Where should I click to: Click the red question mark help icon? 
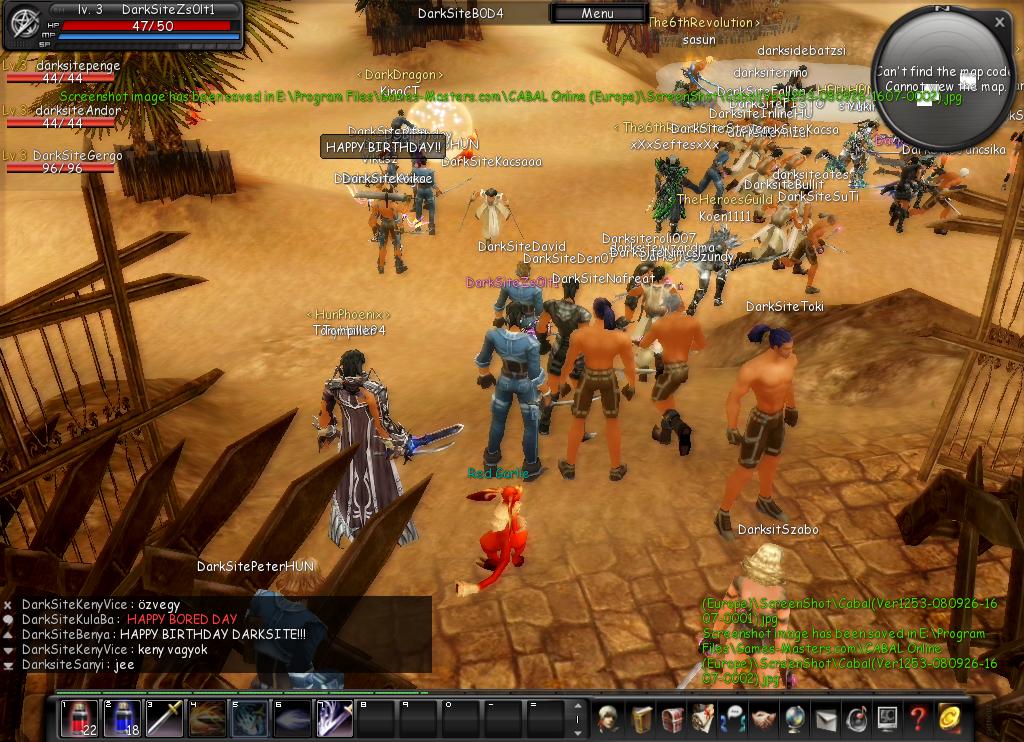pos(917,718)
